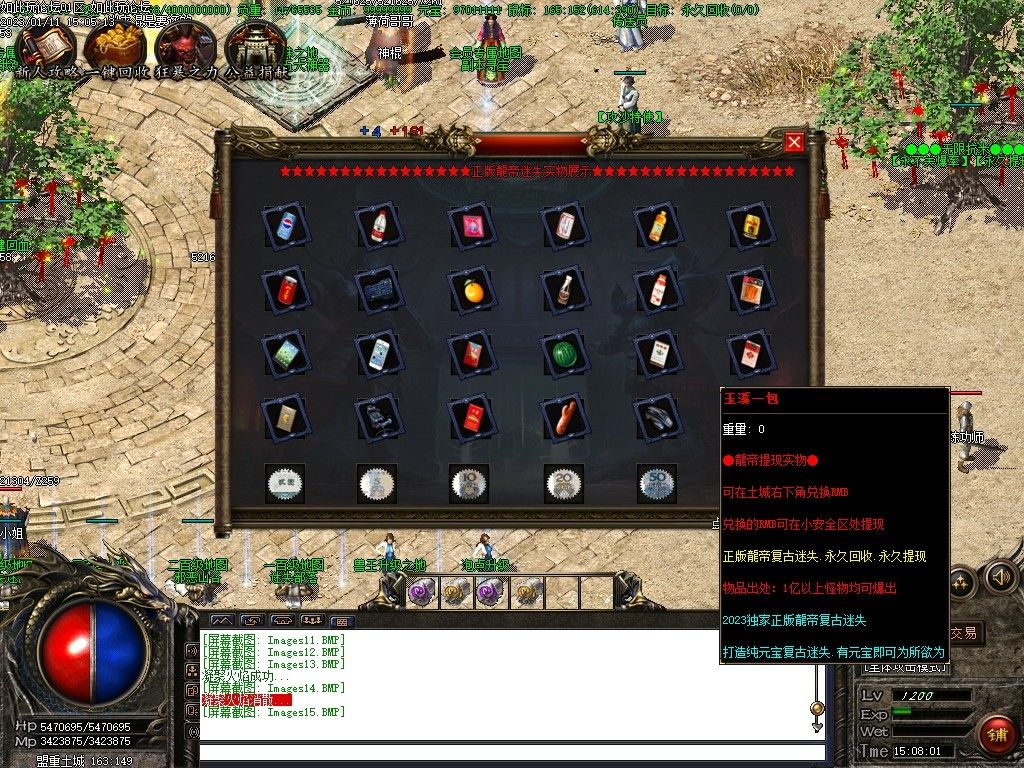
Task: Open the 新人攻略 newbie guide
Action: pyautogui.click(x=45, y=46)
